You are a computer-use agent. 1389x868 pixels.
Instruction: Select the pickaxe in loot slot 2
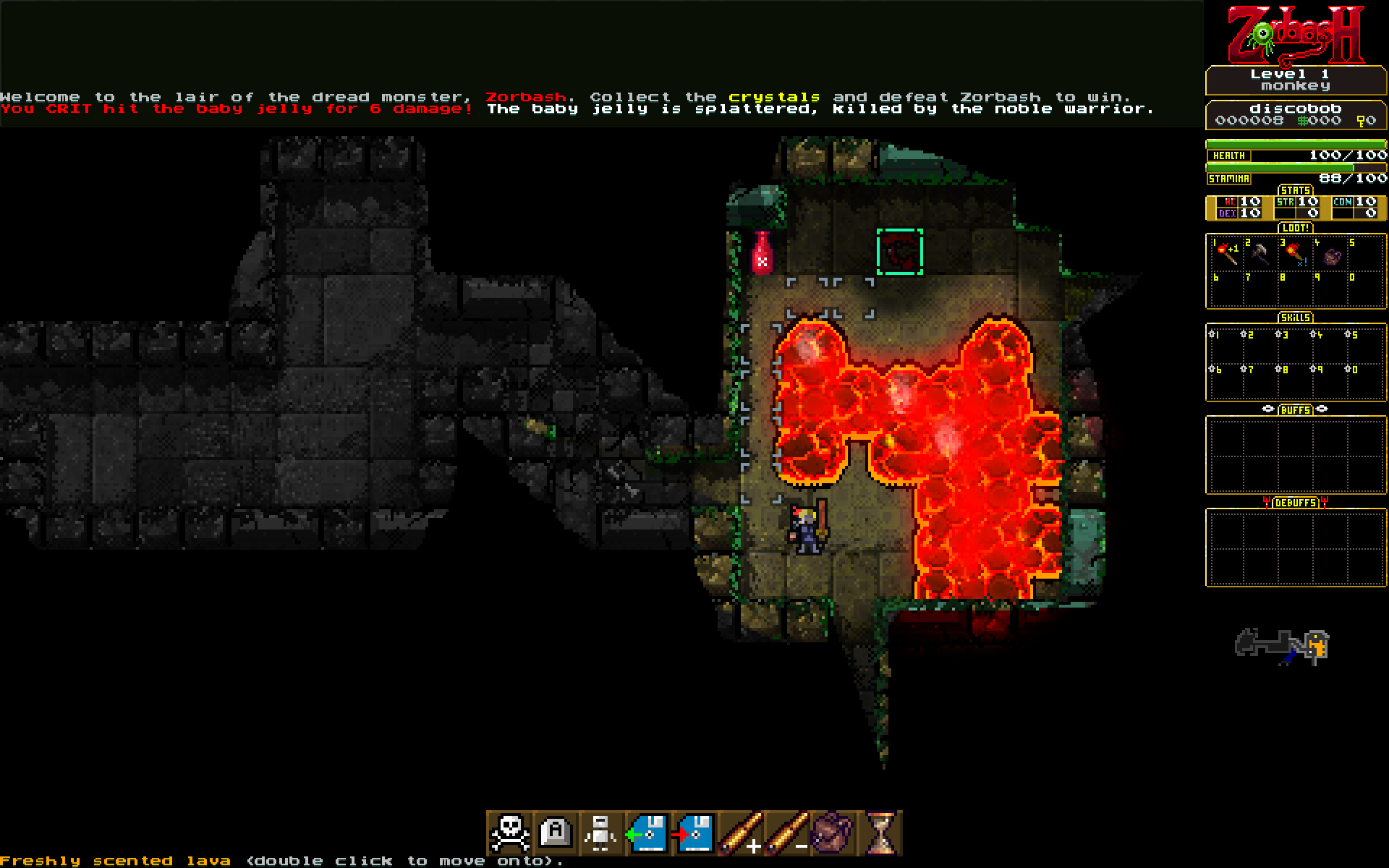[x=1260, y=253]
